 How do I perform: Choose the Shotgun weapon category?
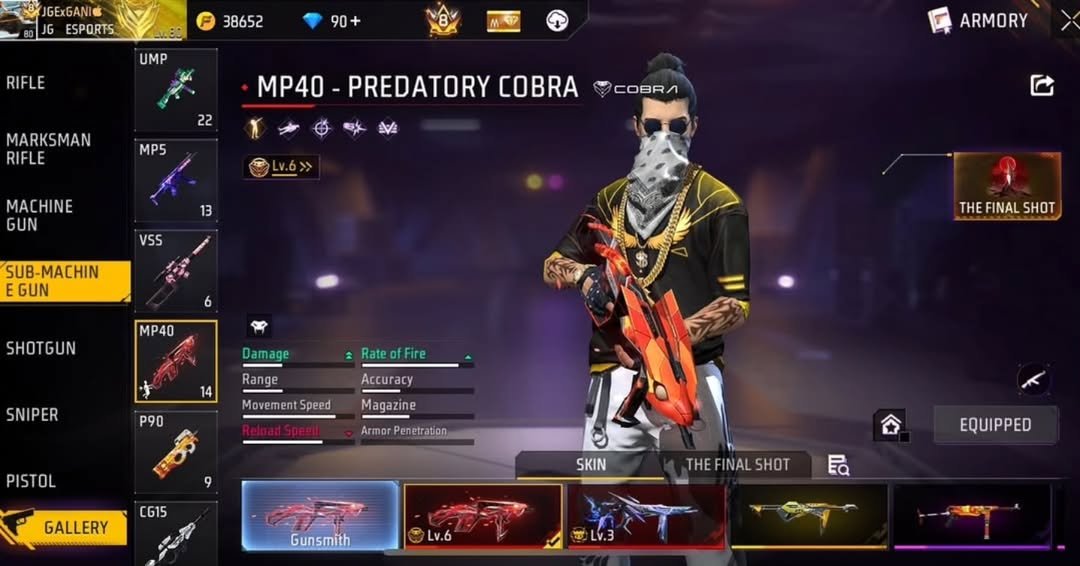41,348
